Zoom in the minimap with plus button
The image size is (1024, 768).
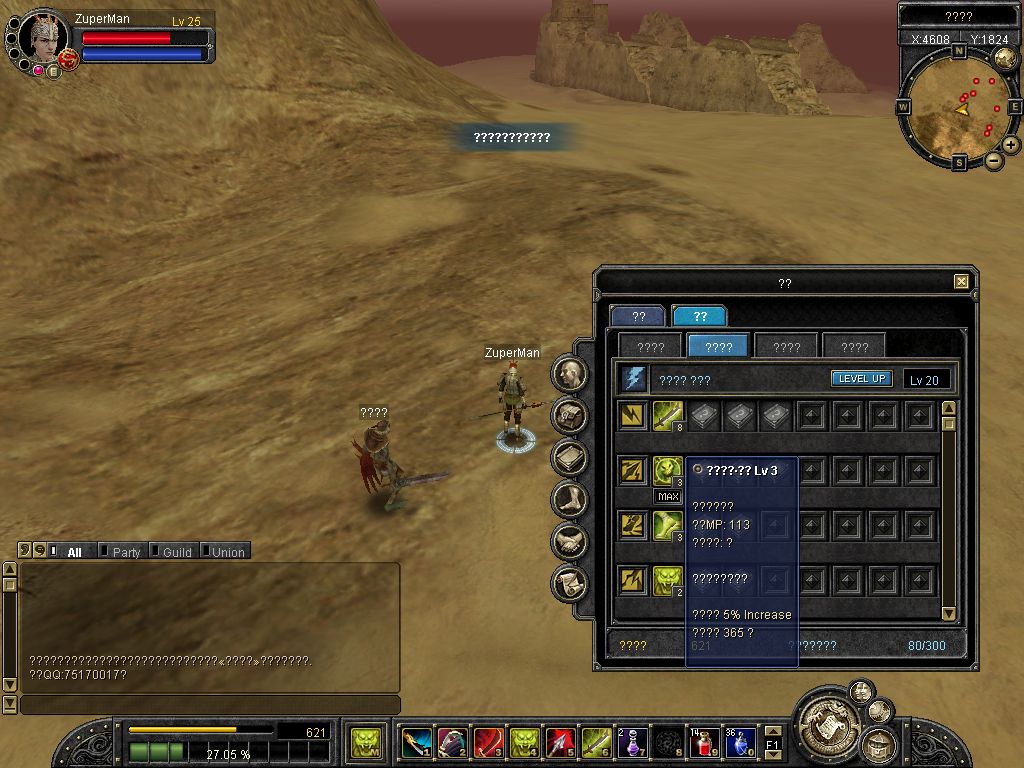click(1011, 145)
